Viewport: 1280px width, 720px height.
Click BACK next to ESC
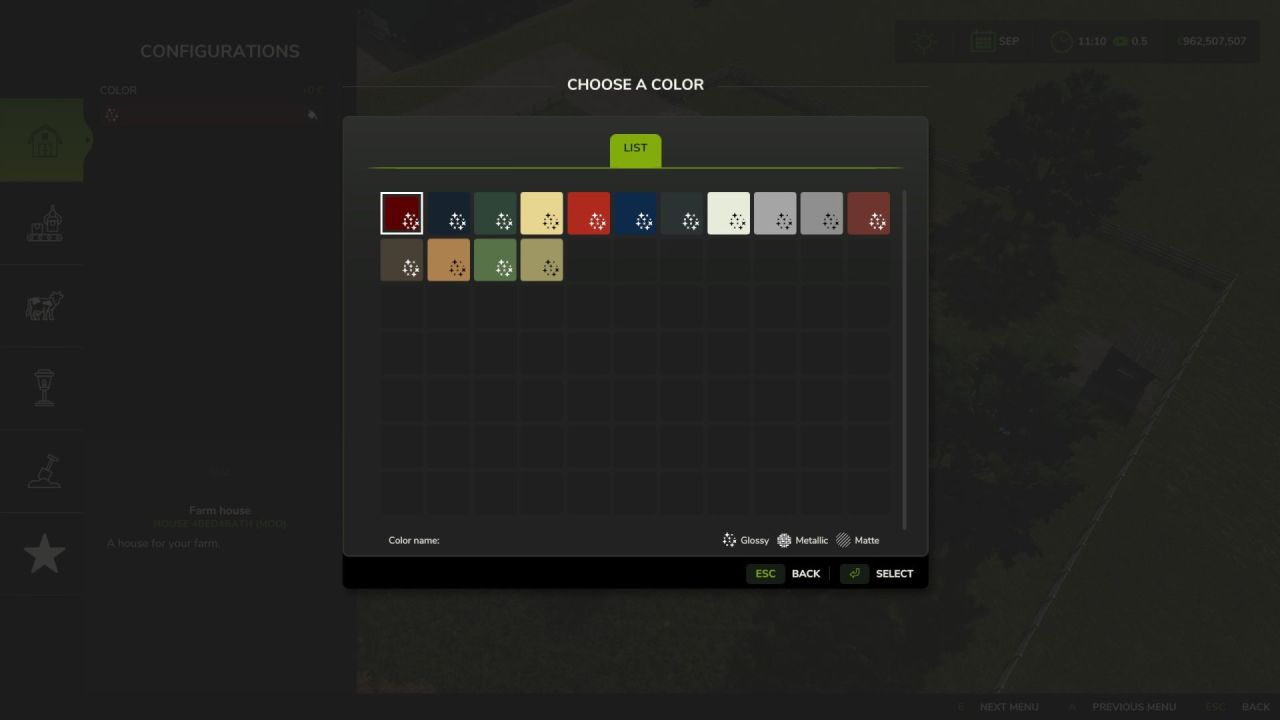click(806, 573)
